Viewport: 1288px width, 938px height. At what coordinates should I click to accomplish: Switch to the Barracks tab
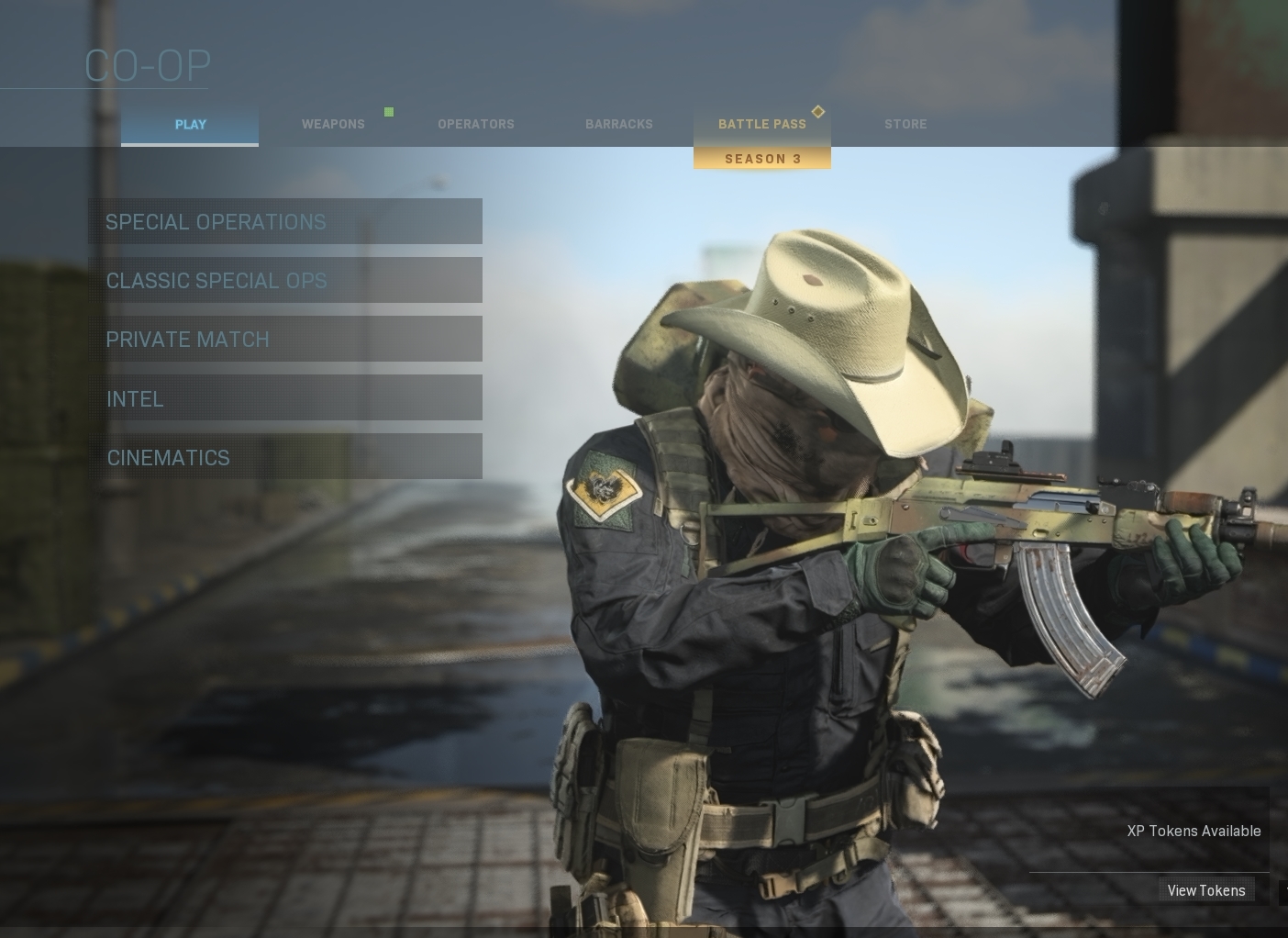pos(618,125)
